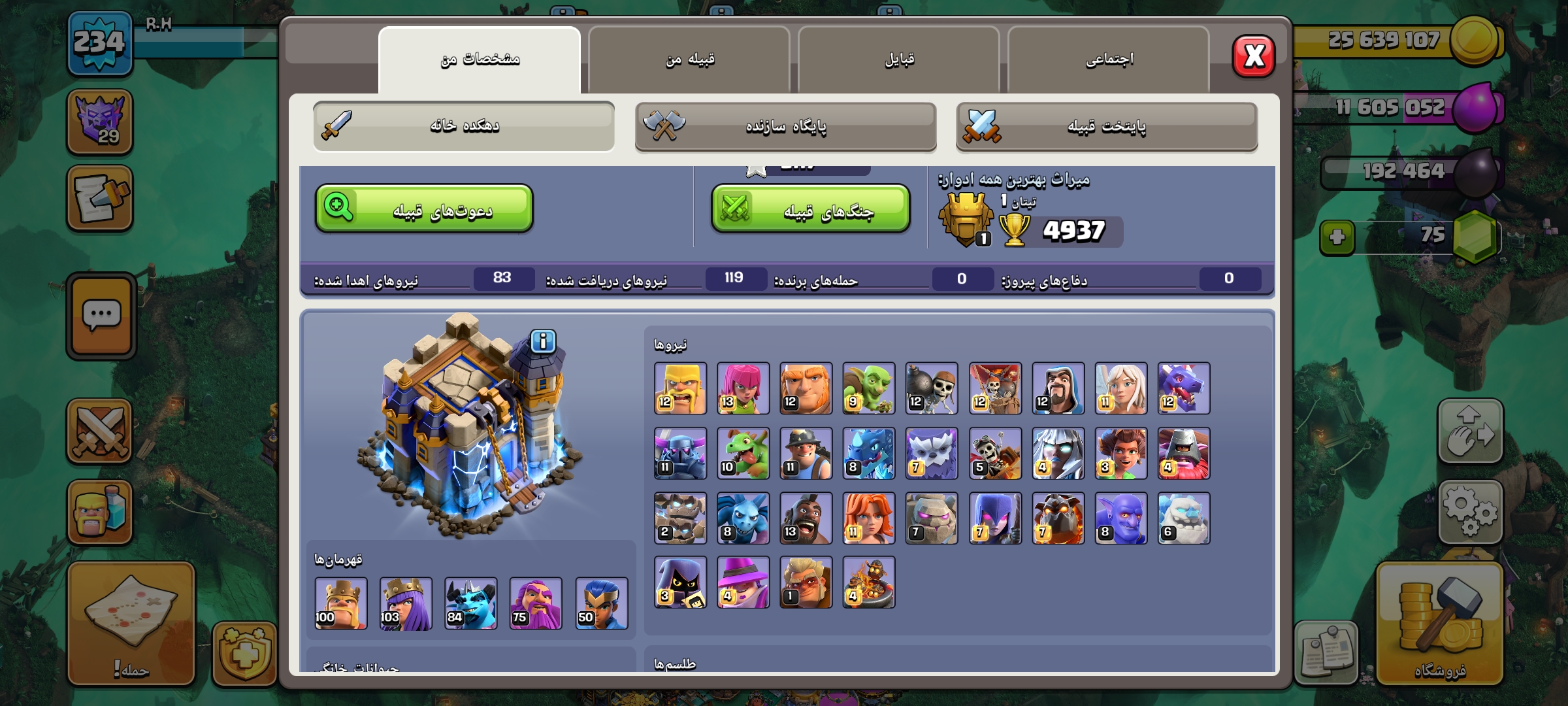Open the قبایل tab
The width and height of the screenshot is (1568, 706).
[x=899, y=60]
